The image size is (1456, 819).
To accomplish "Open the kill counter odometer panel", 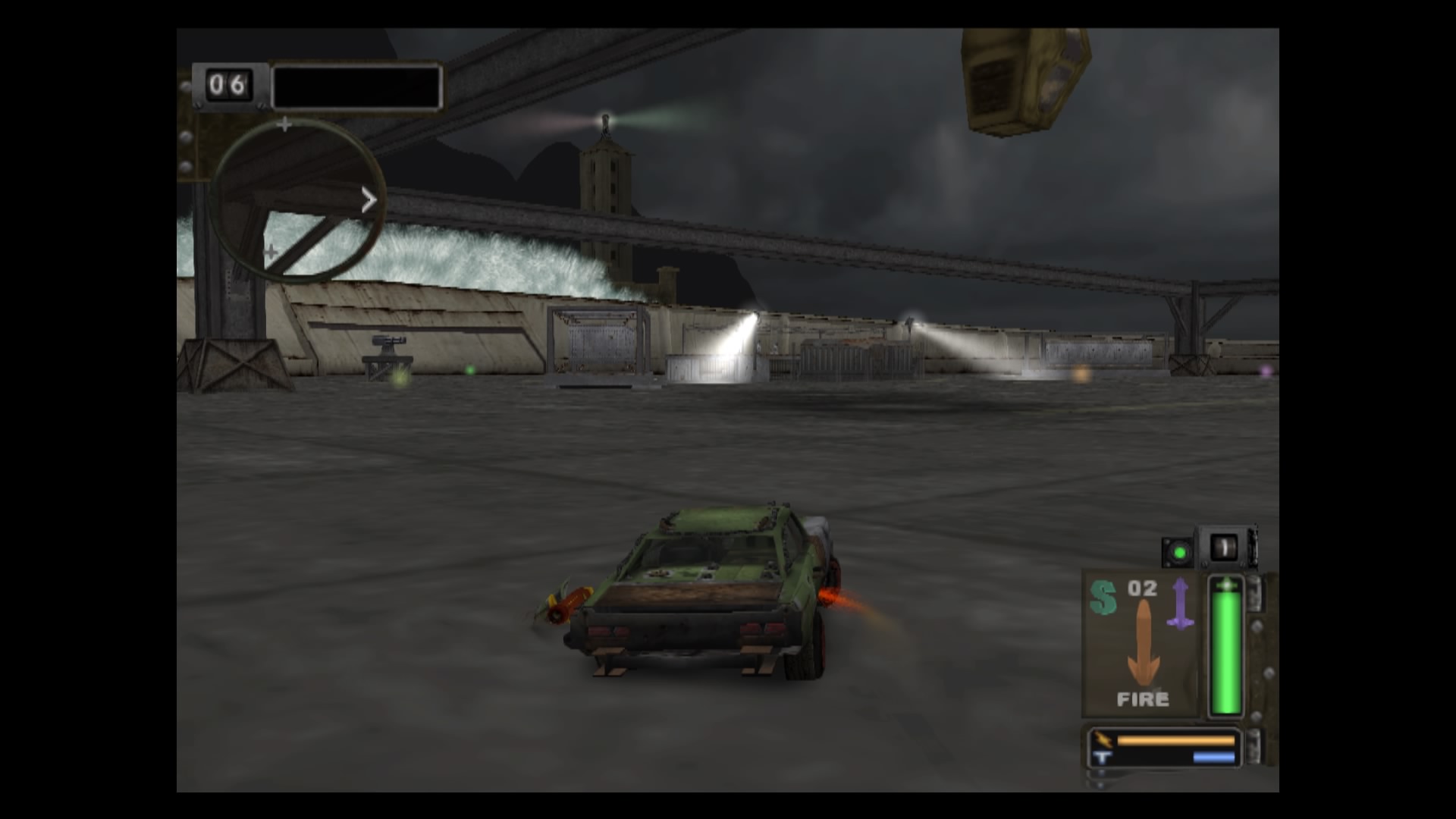I will pyautogui.click(x=227, y=84).
